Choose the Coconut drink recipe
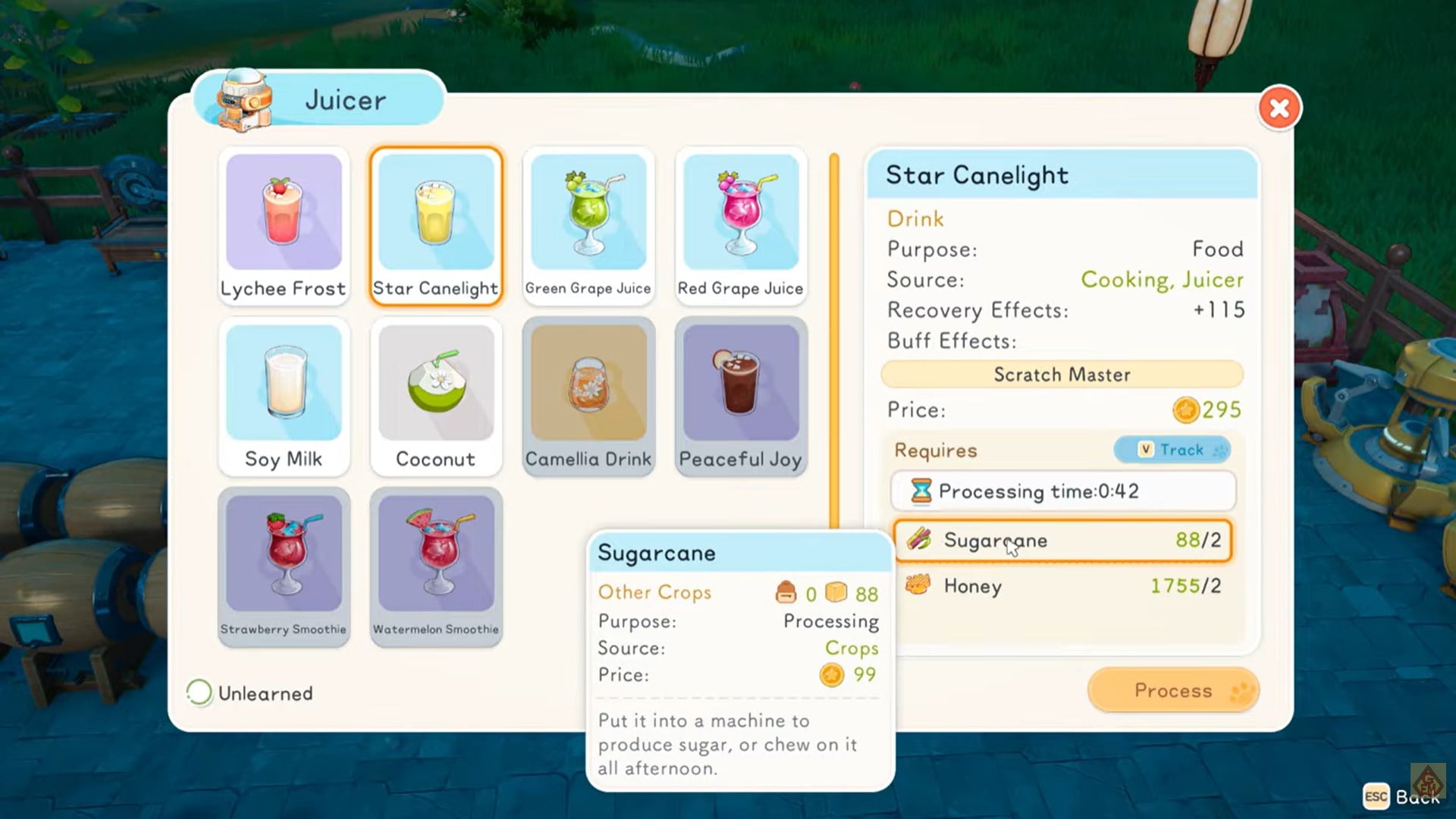 coord(436,397)
